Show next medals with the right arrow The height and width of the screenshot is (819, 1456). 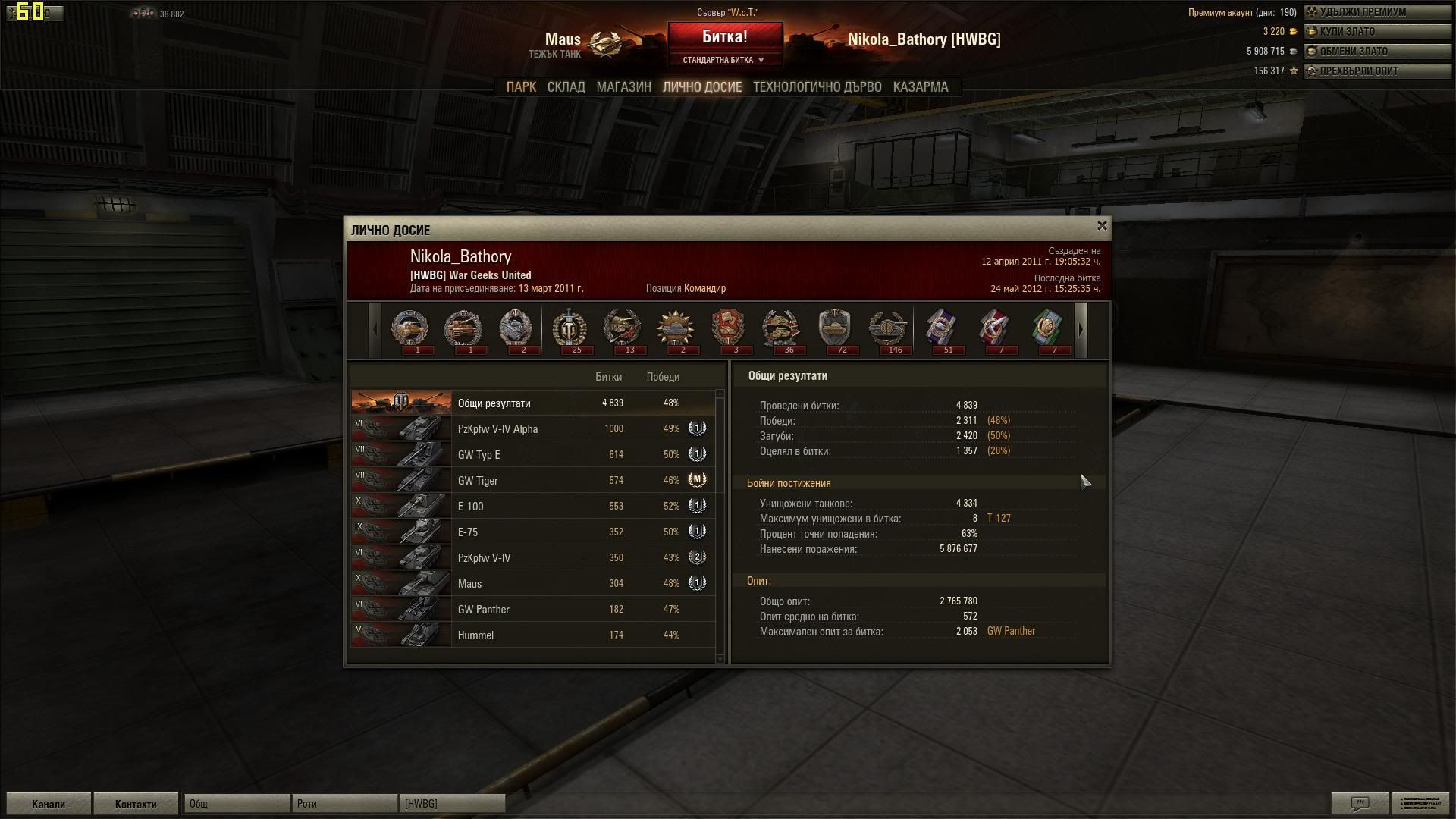coord(1081,330)
